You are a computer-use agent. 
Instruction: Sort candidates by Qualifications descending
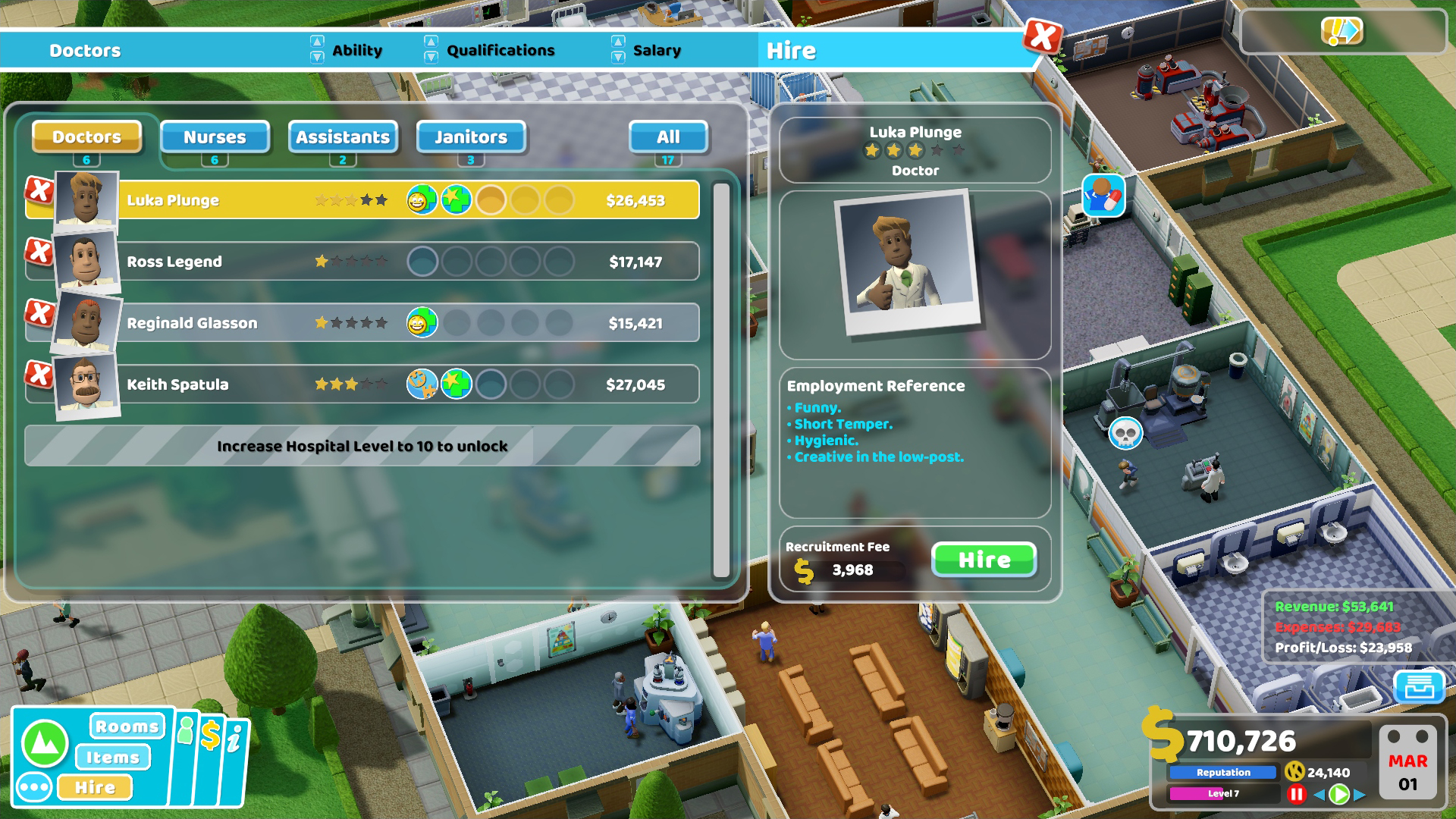point(431,56)
